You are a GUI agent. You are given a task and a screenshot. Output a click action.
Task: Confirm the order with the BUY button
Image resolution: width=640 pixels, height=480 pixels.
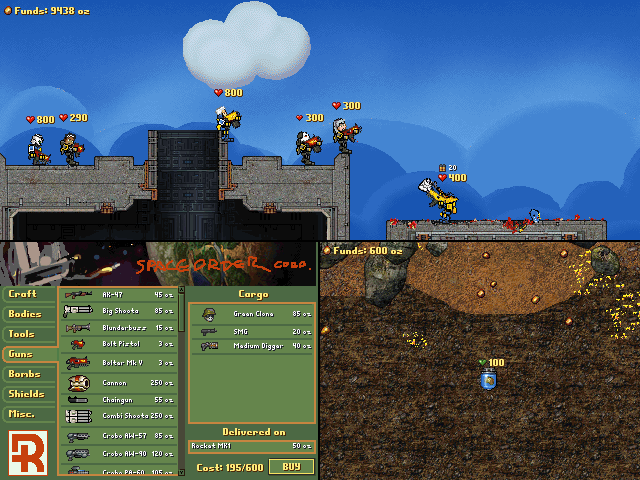click(291, 466)
